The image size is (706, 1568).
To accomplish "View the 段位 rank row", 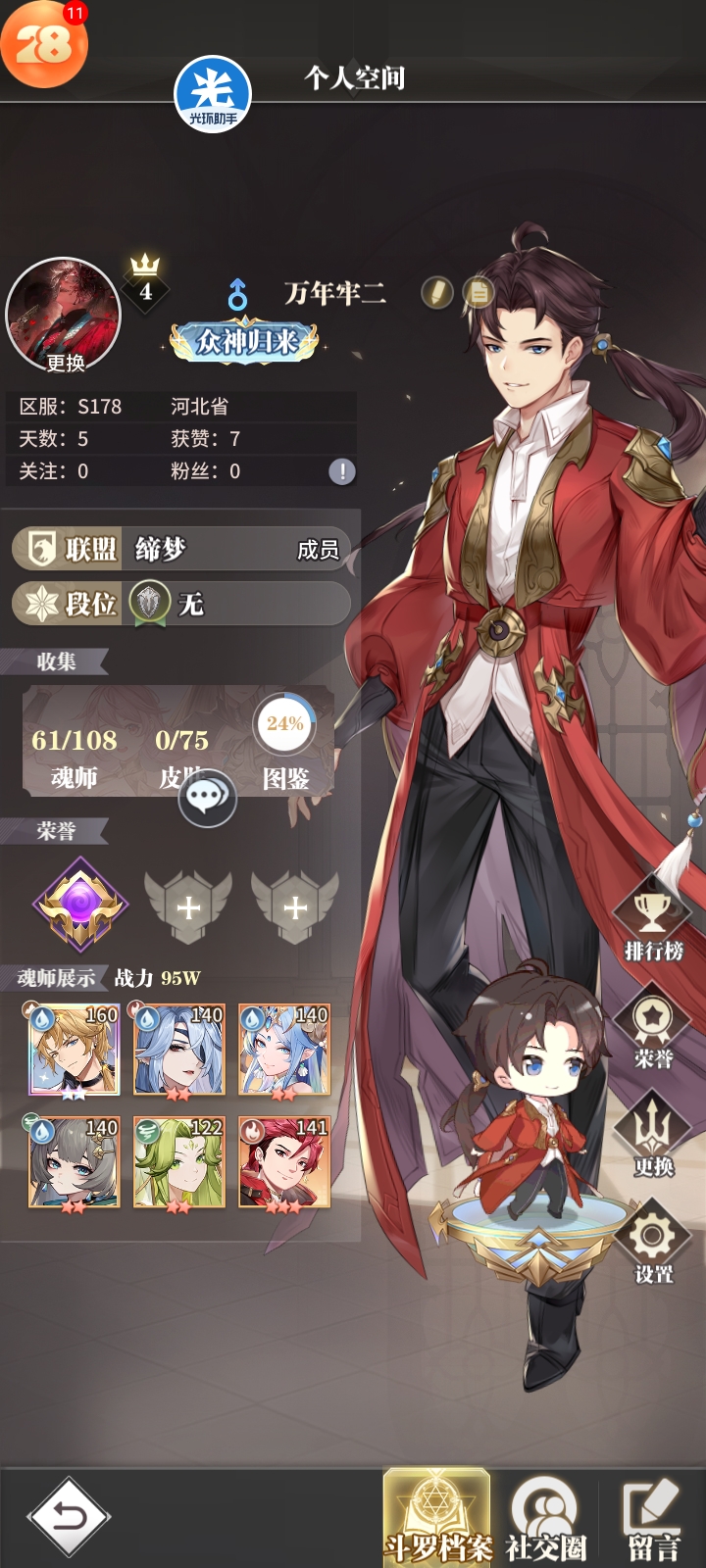I will (x=181, y=604).
